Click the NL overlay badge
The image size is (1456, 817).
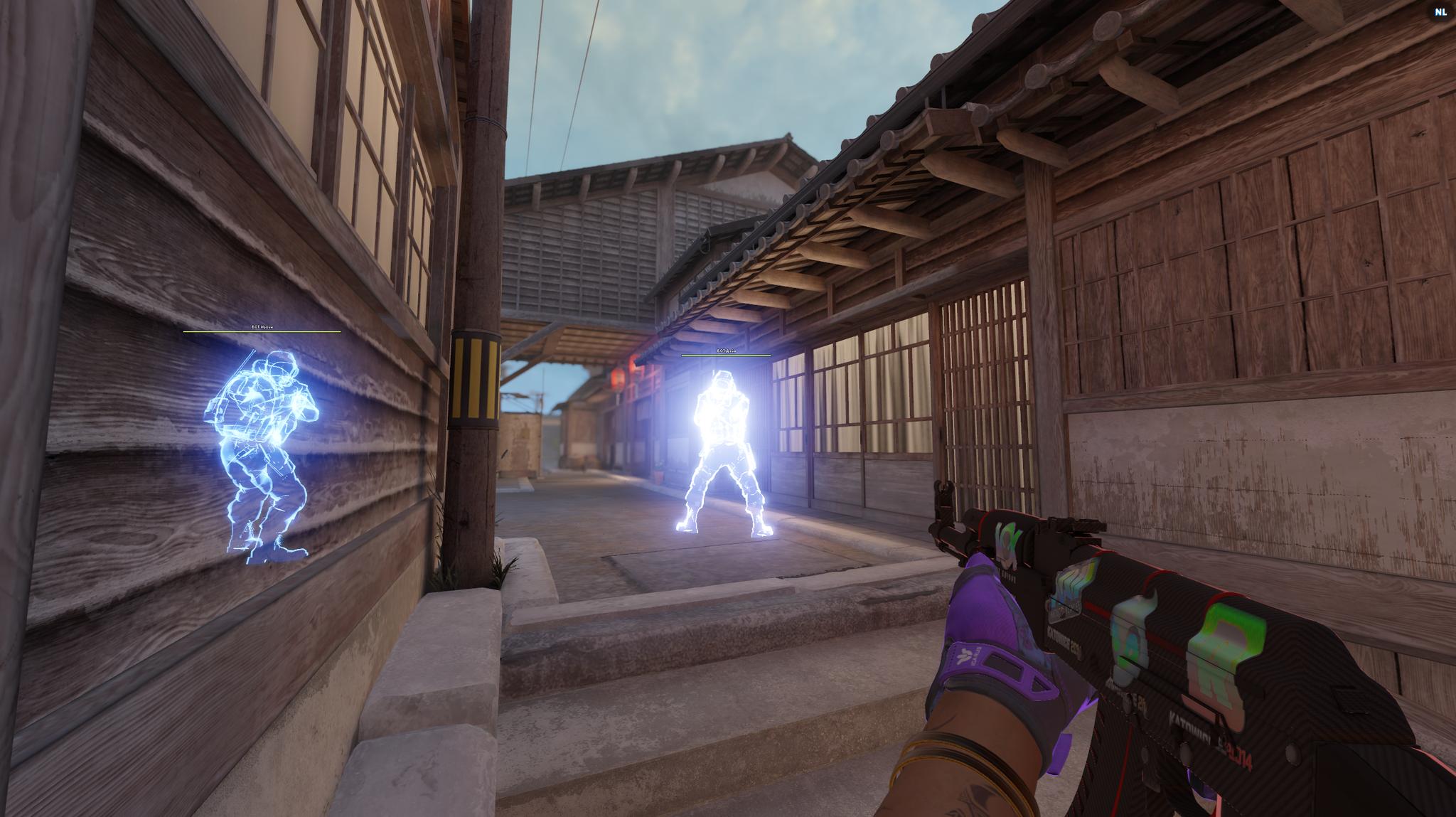(x=1440, y=12)
